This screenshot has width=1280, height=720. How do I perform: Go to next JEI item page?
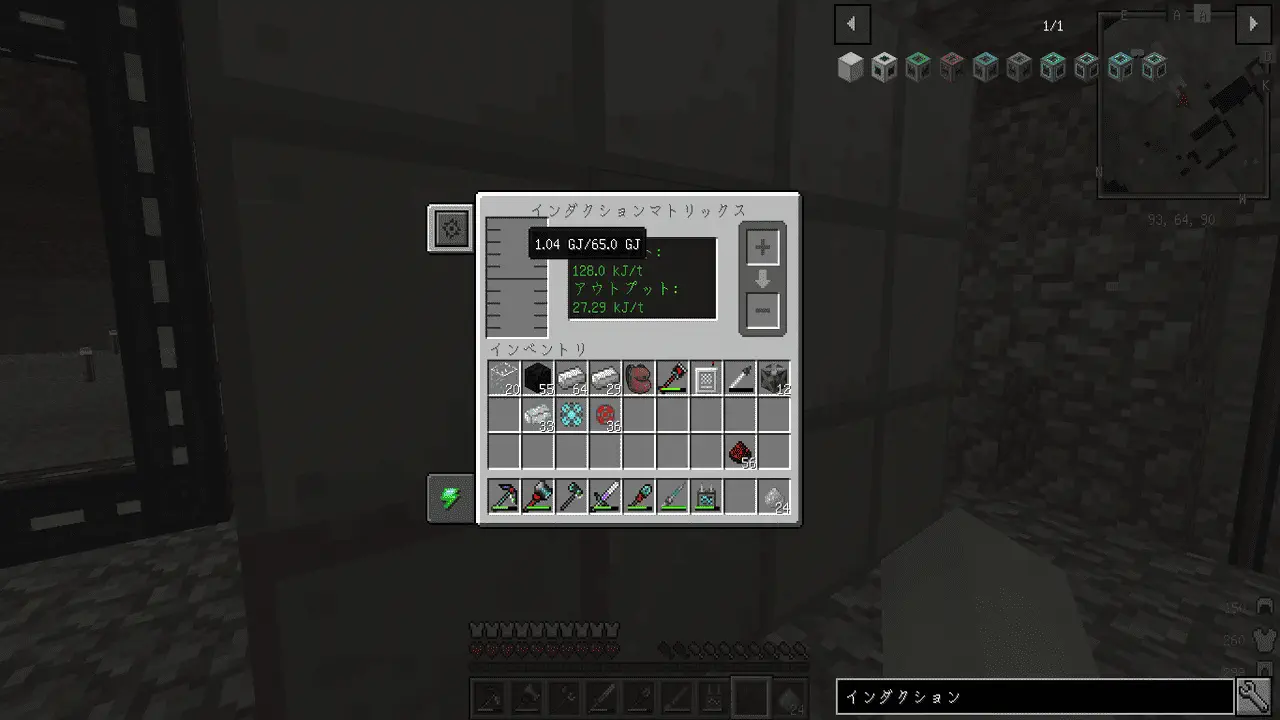(1253, 24)
